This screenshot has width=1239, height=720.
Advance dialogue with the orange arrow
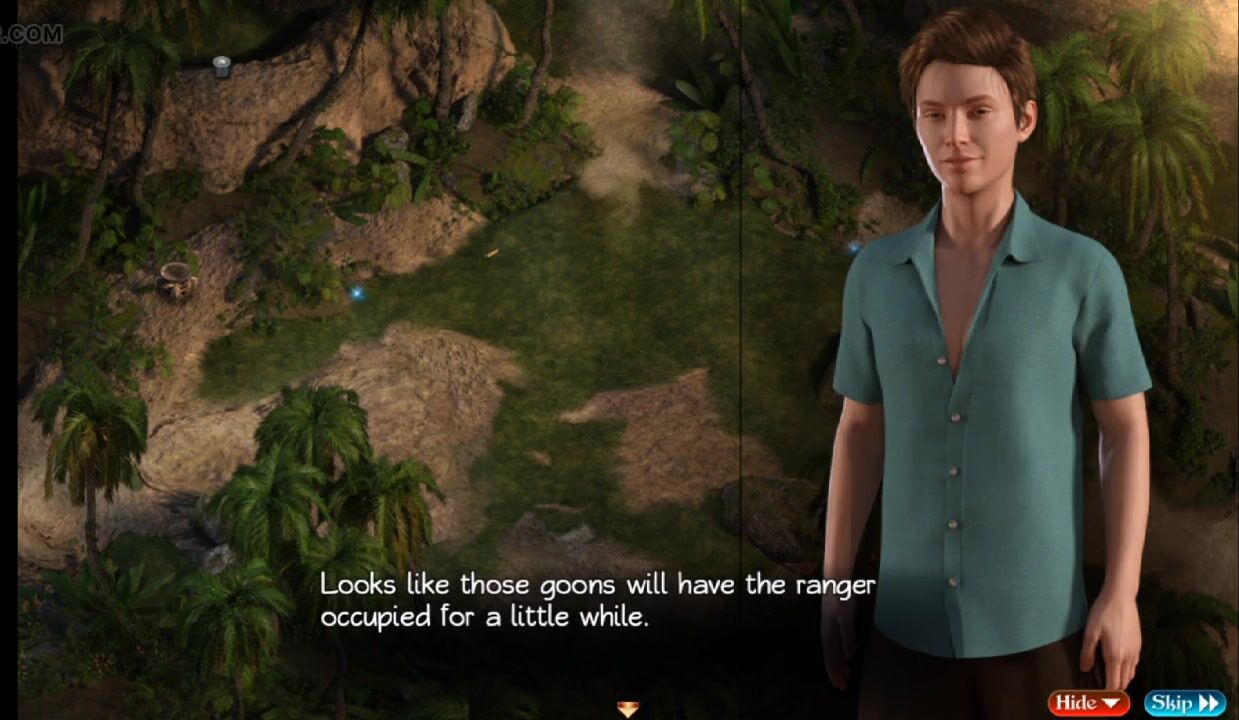[x=627, y=709]
